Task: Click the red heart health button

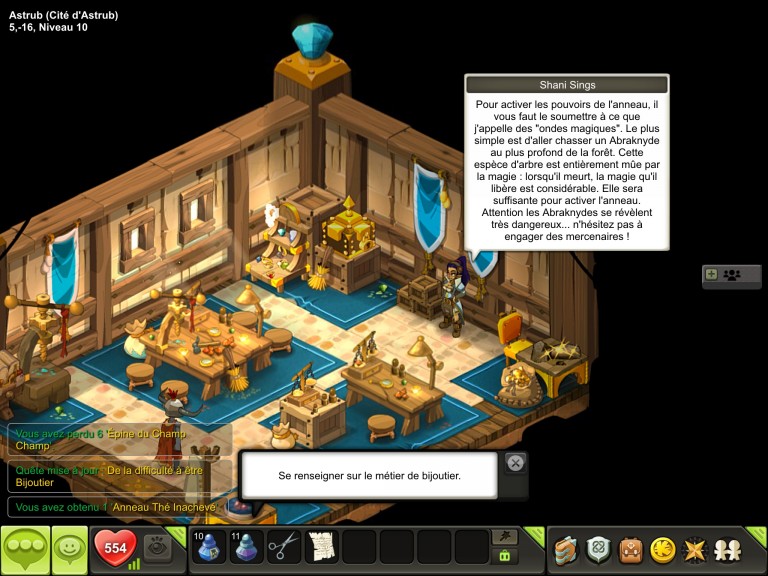Action: 114,548
